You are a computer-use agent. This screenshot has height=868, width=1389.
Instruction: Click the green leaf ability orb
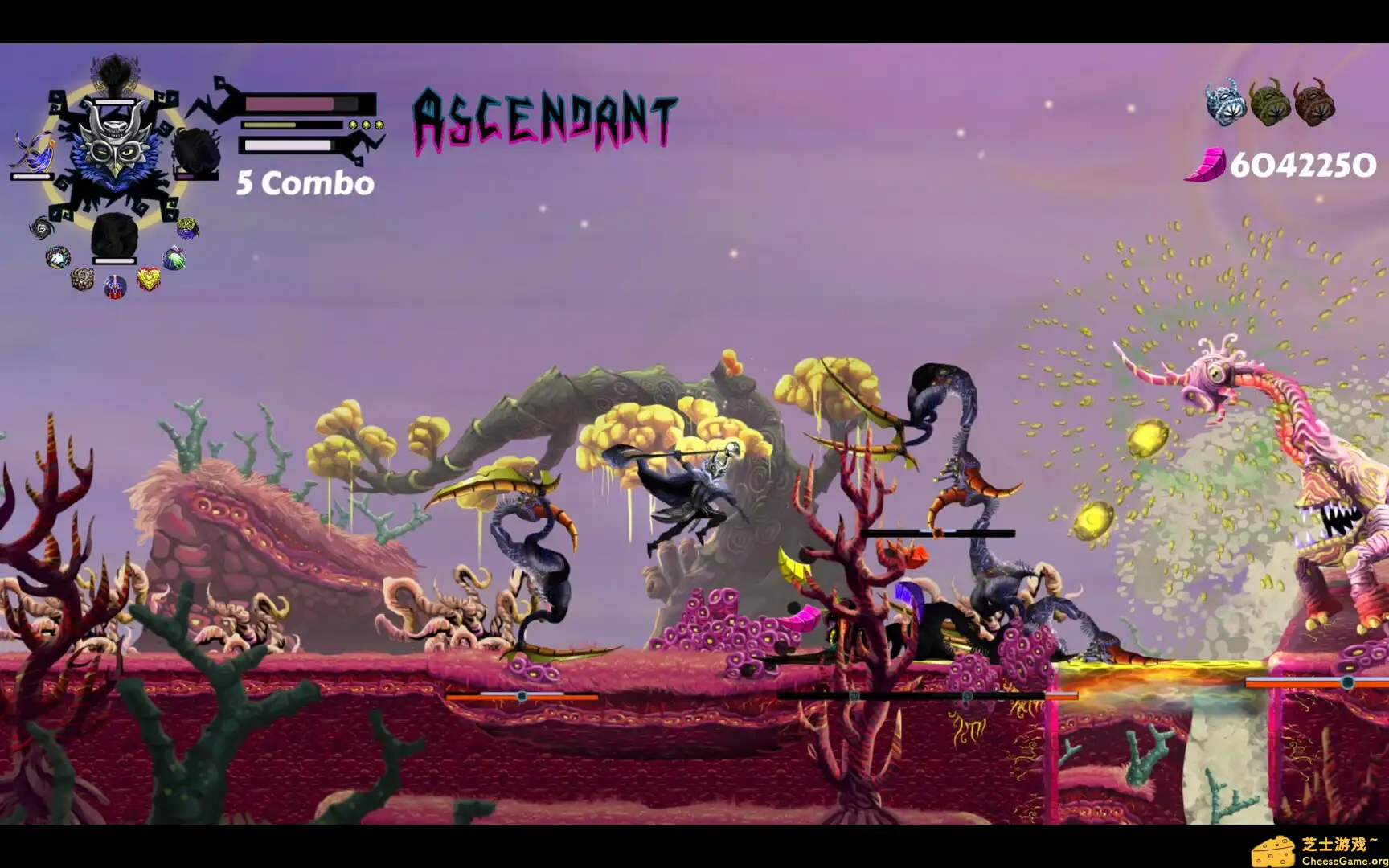pos(174,259)
